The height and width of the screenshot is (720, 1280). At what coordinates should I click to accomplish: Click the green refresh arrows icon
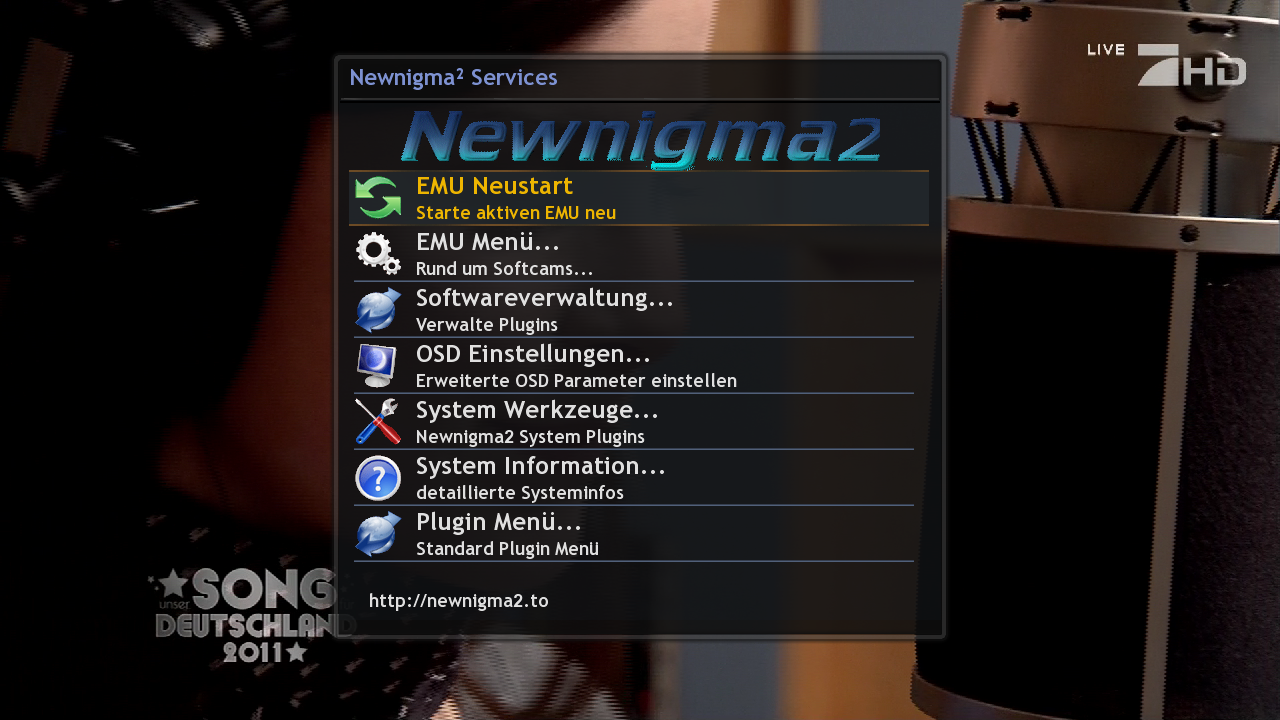(378, 198)
